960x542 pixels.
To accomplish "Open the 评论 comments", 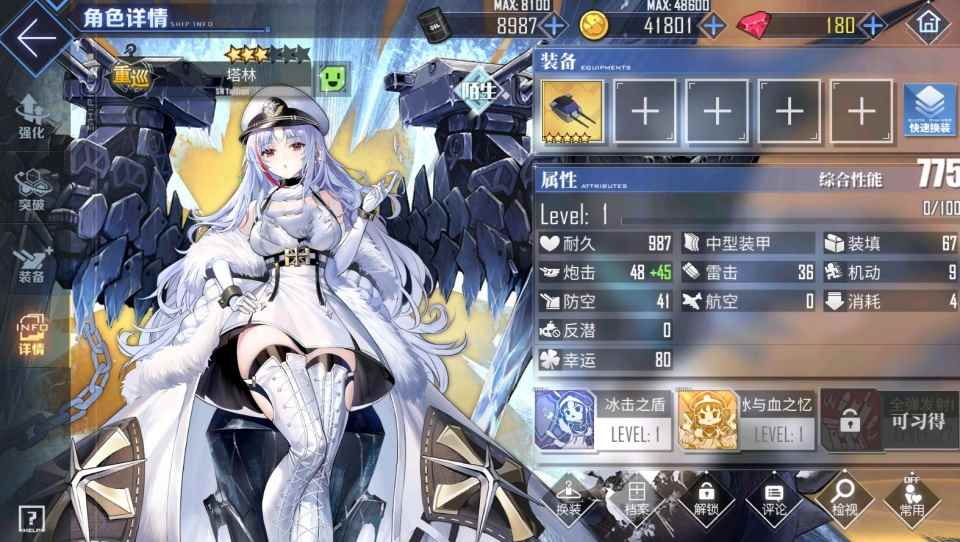I will (774, 498).
